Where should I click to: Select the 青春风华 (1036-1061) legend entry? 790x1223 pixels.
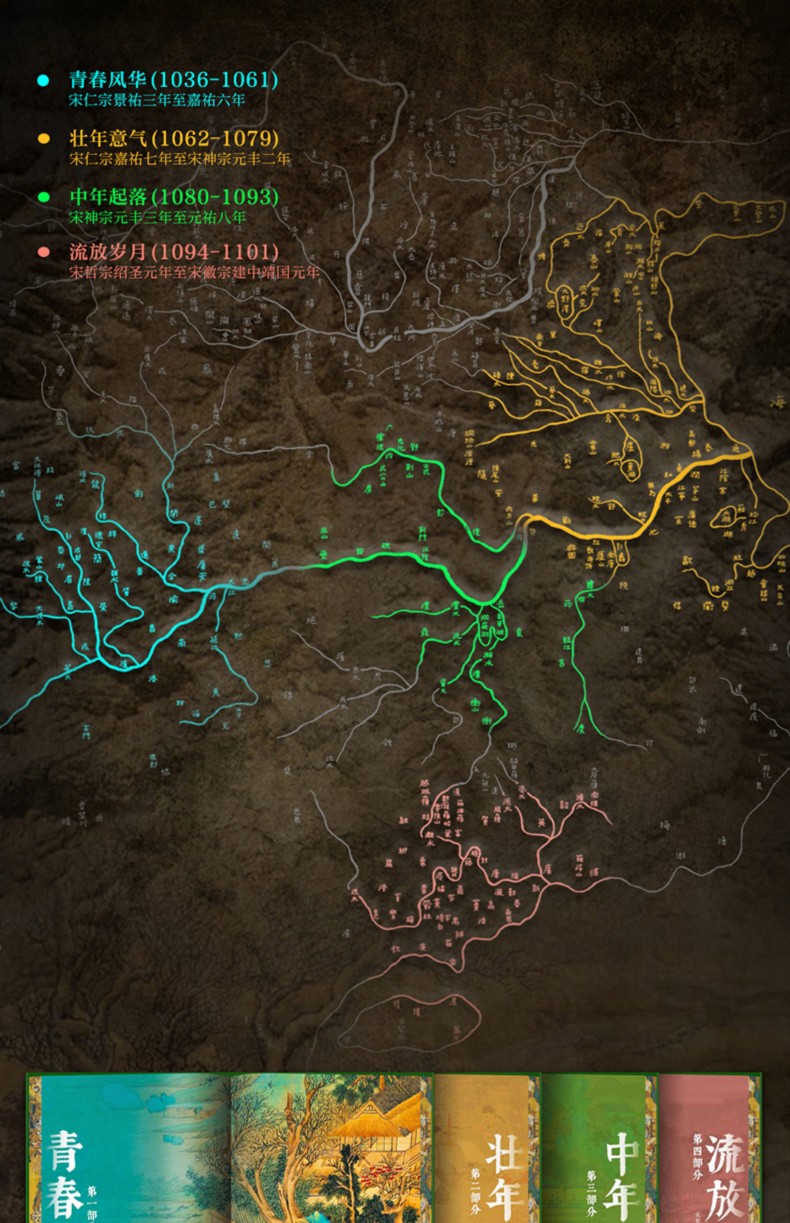pyautogui.click(x=173, y=80)
